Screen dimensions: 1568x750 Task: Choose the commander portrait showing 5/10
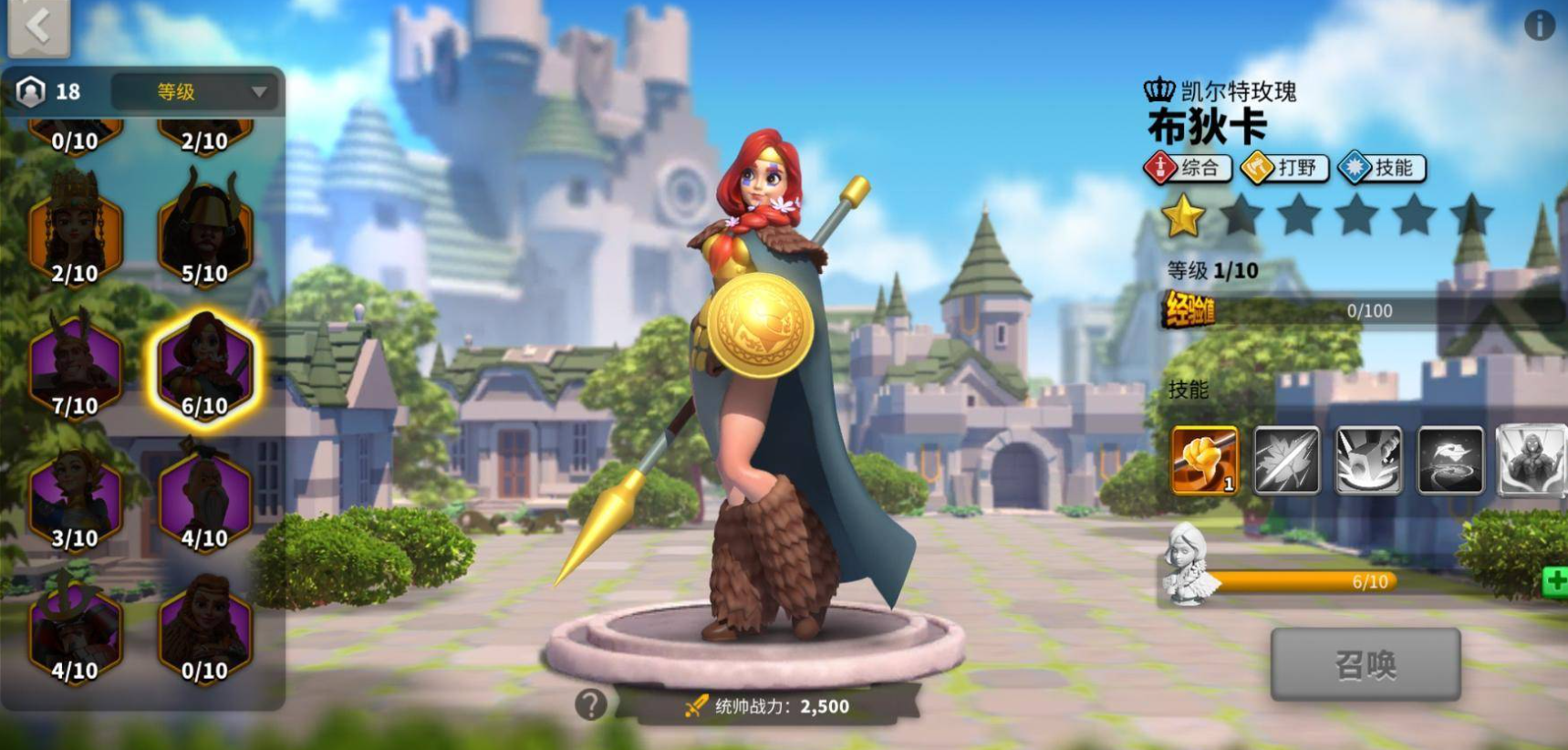(x=204, y=233)
